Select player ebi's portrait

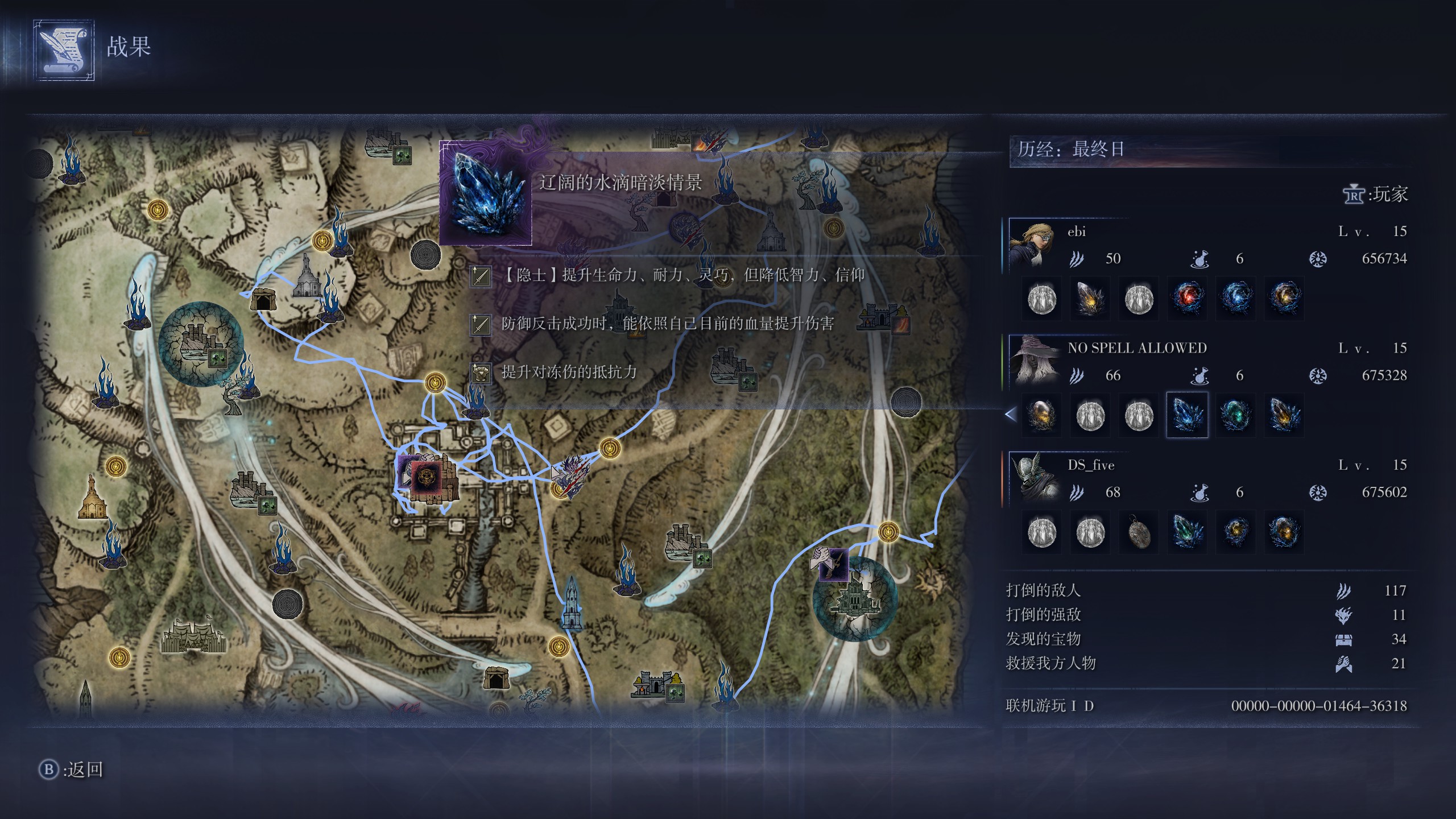pos(1033,245)
